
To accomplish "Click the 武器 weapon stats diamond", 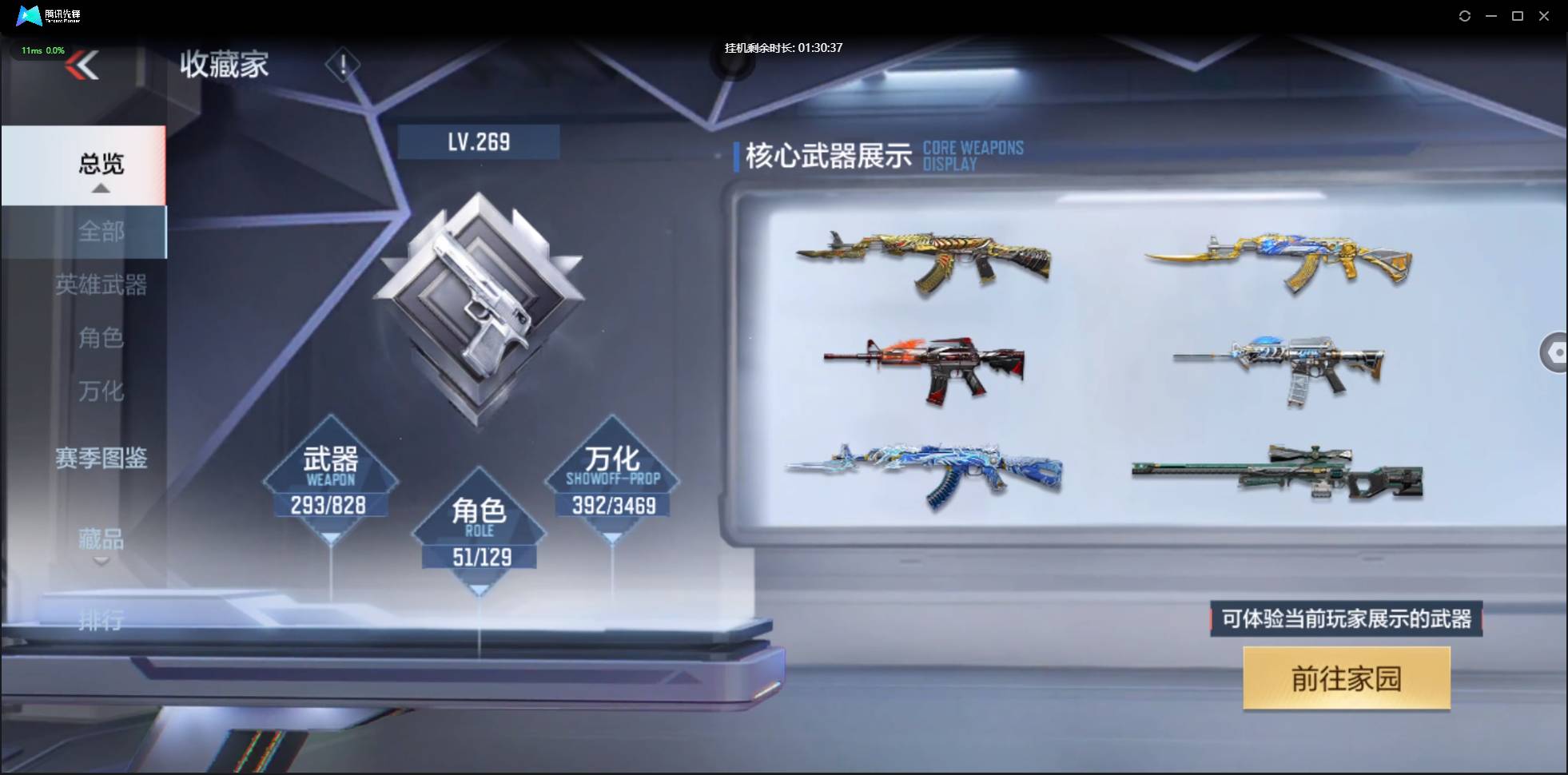I will (x=330, y=479).
